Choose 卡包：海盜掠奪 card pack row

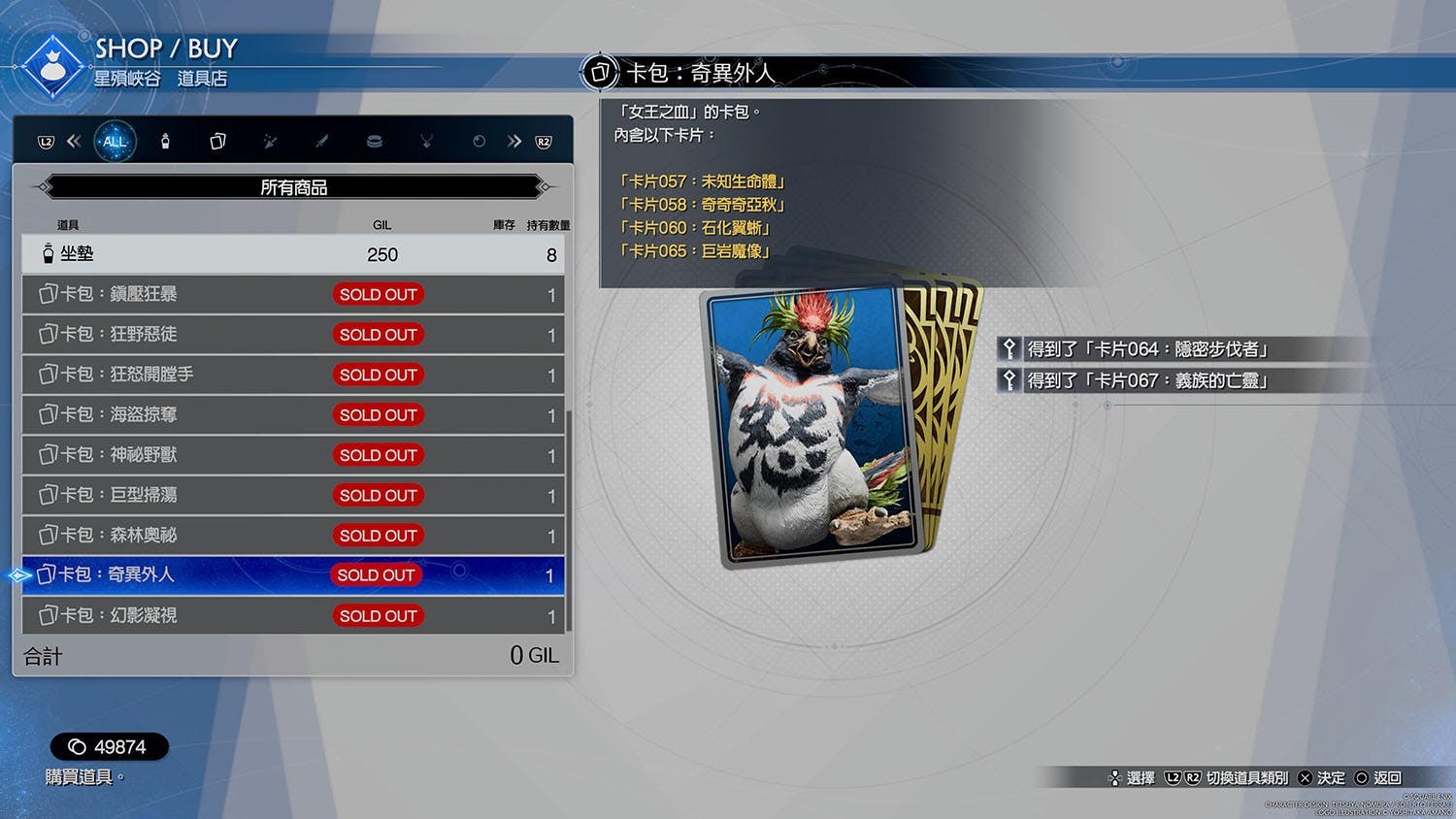pos(292,415)
